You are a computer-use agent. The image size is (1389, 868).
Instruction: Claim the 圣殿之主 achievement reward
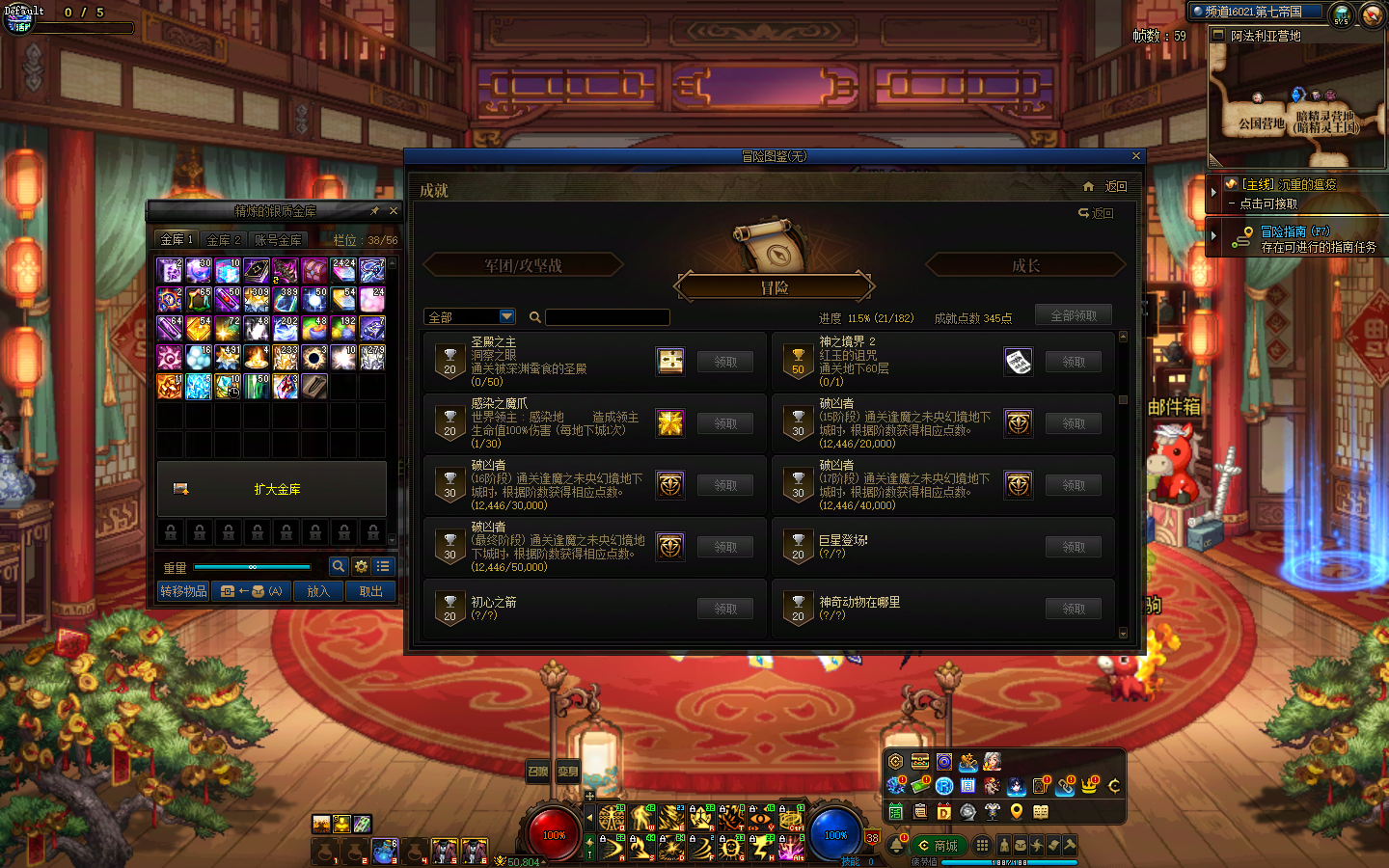tap(725, 362)
